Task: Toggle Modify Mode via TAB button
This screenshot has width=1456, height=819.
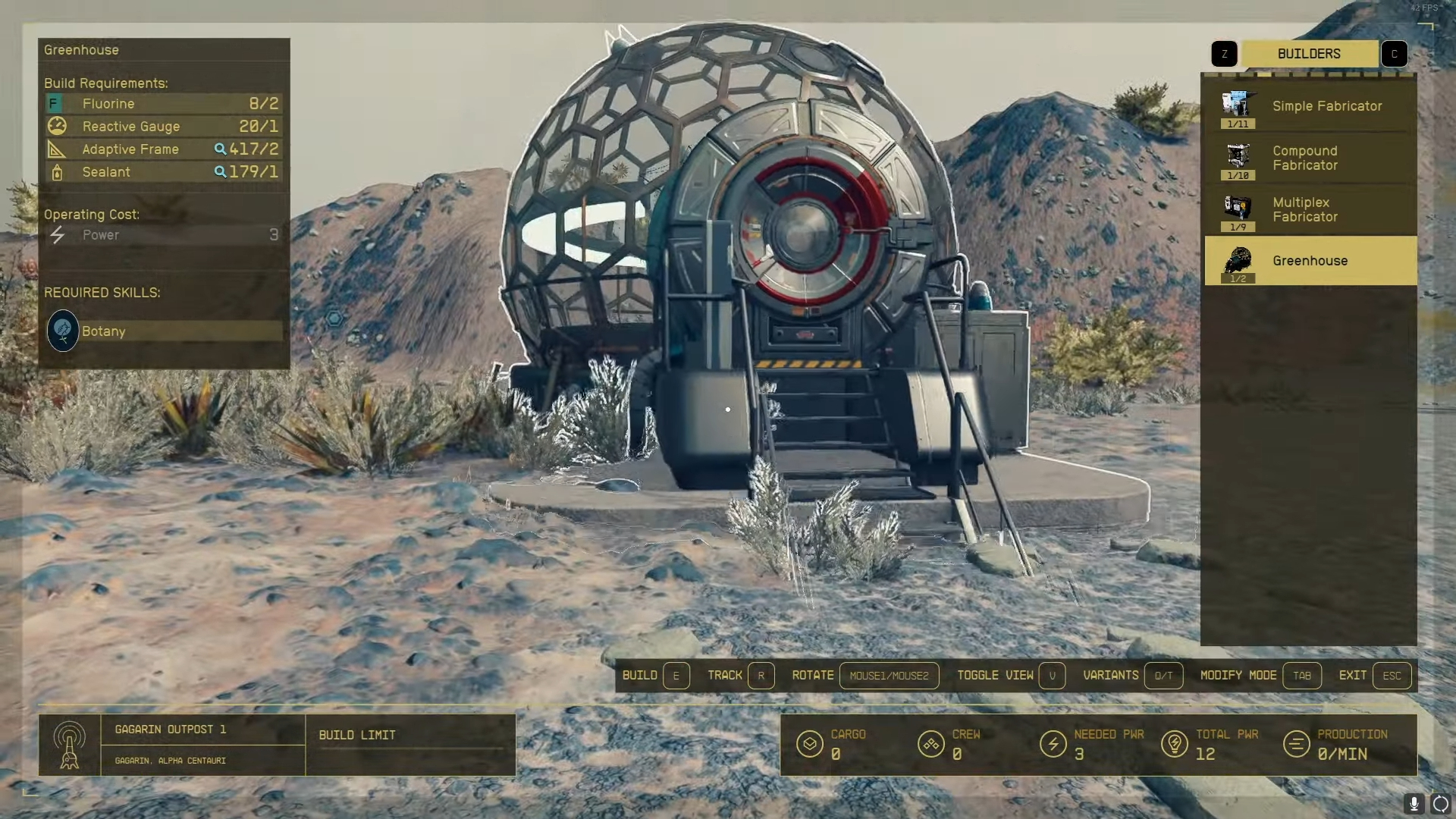Action: [x=1302, y=675]
